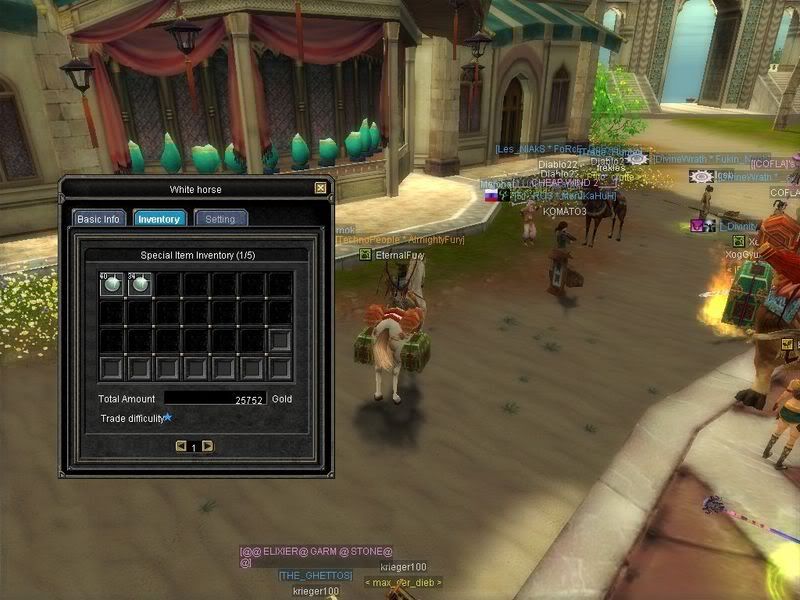
Task: Select the item stack marked 40
Action: pos(112,285)
